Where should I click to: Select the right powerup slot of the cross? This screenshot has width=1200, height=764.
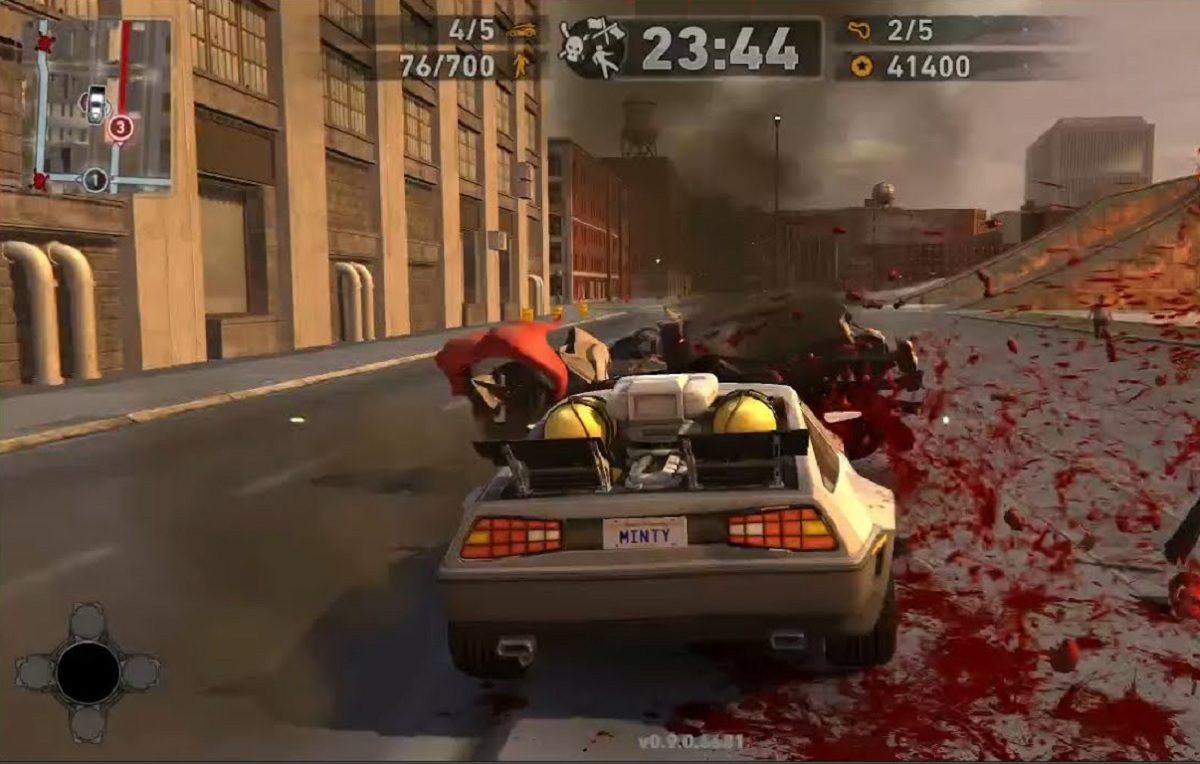pyautogui.click(x=138, y=672)
